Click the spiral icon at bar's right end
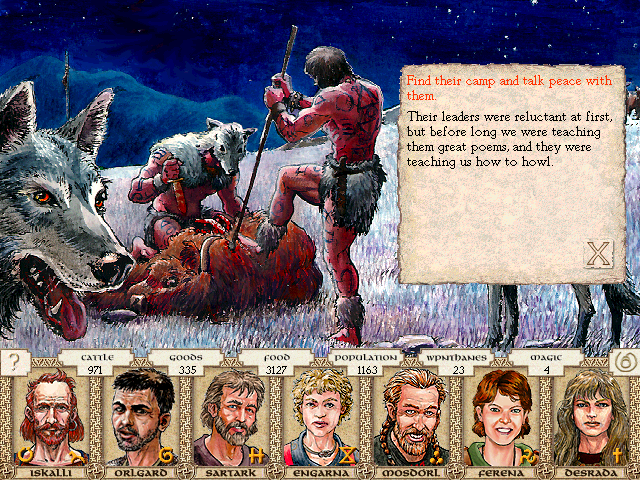Image resolution: width=640 pixels, height=480 pixels. coord(625,362)
